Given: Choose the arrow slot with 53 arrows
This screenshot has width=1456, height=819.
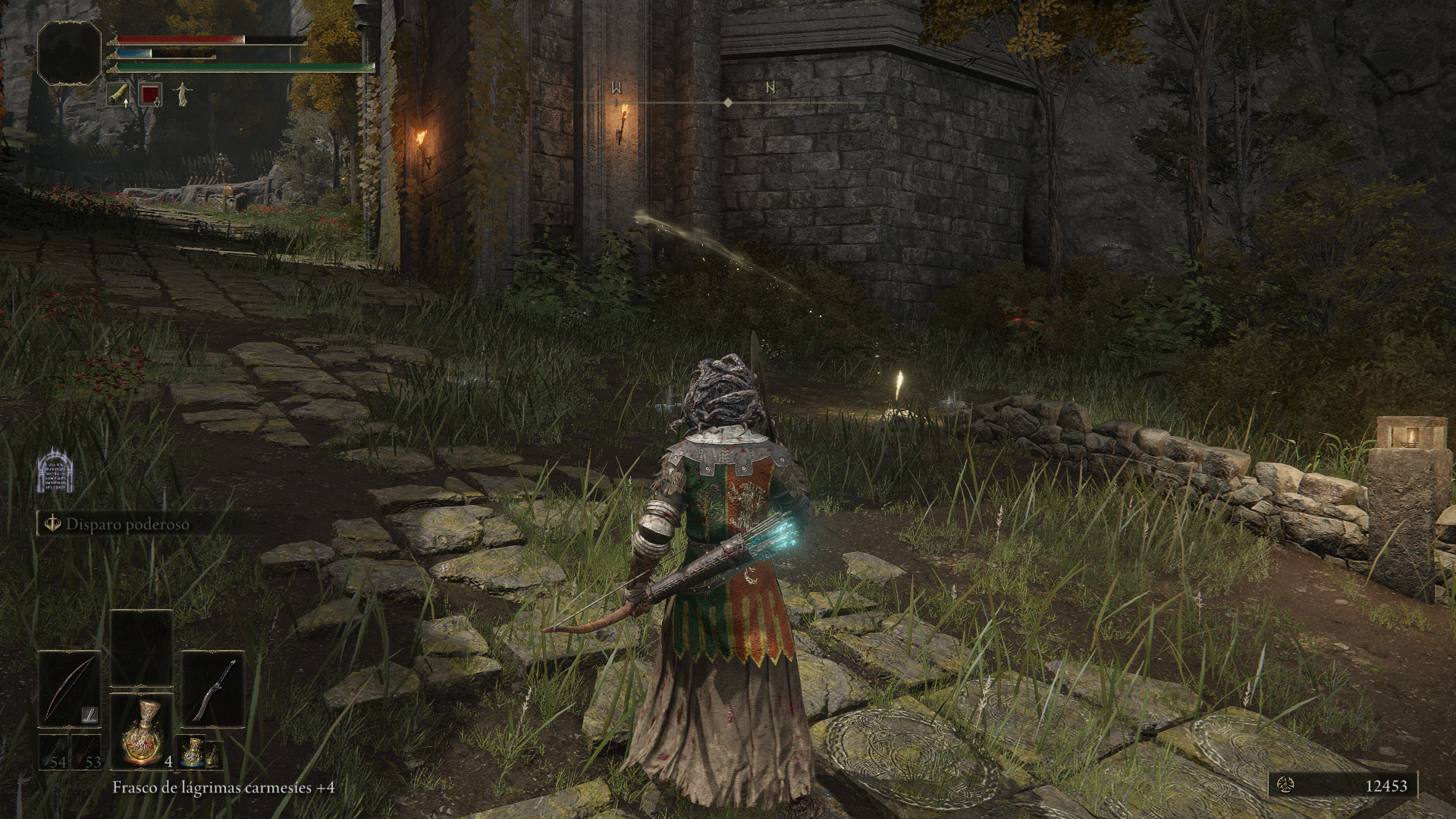Looking at the screenshot, I should coord(87,752).
